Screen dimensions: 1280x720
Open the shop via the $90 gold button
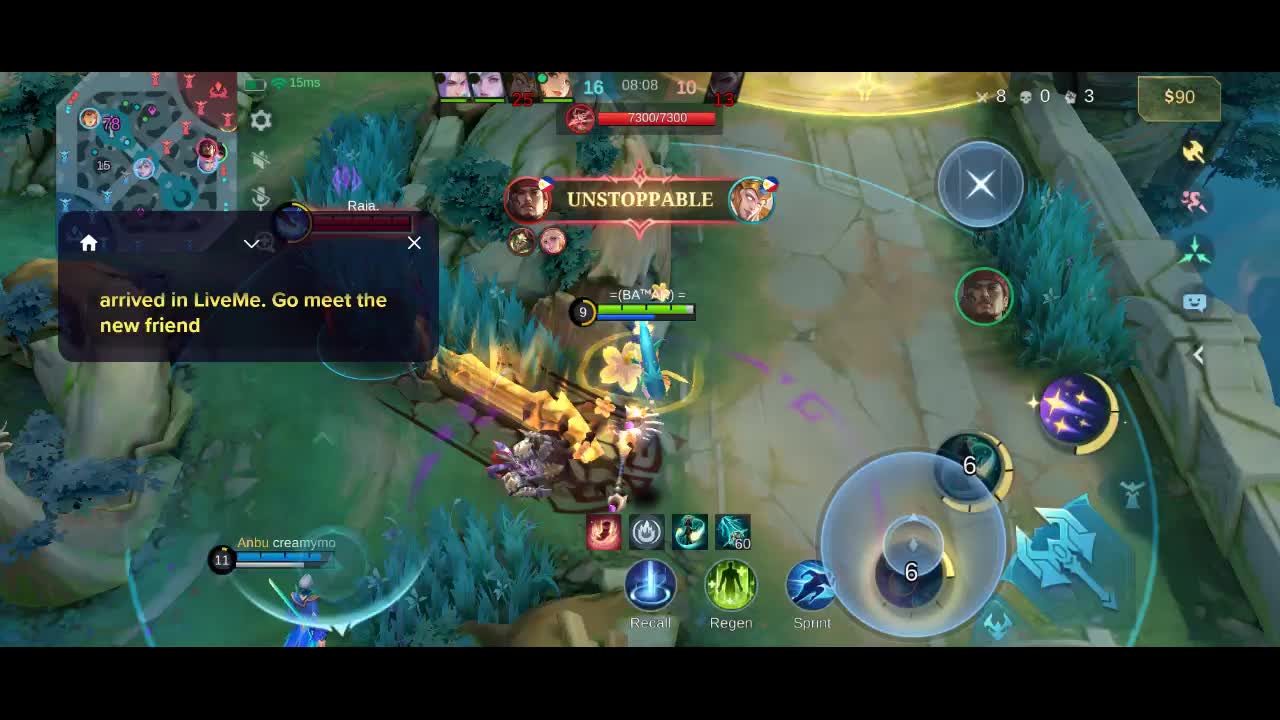click(1179, 97)
